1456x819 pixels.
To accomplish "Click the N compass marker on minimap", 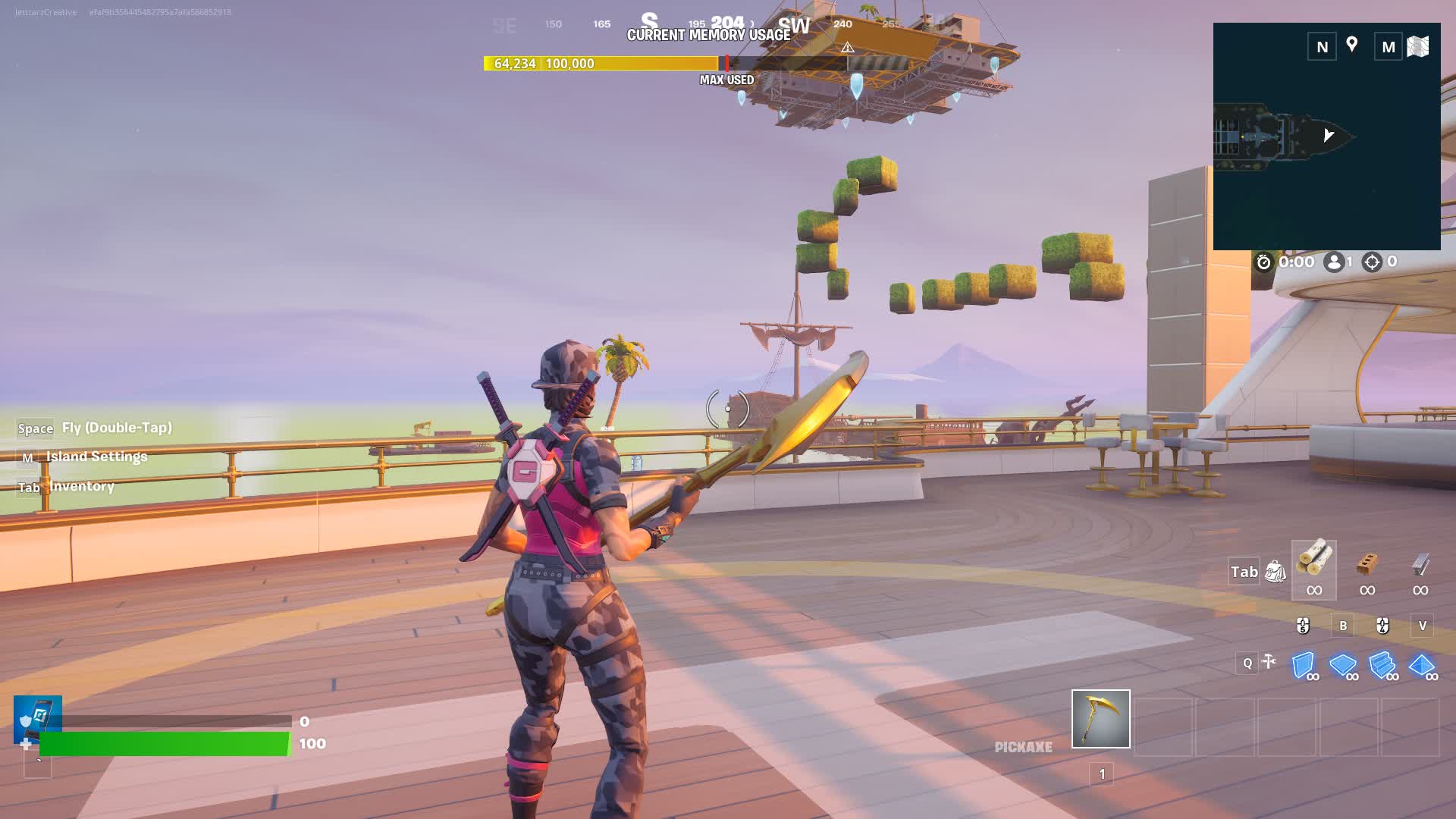I will click(1321, 47).
